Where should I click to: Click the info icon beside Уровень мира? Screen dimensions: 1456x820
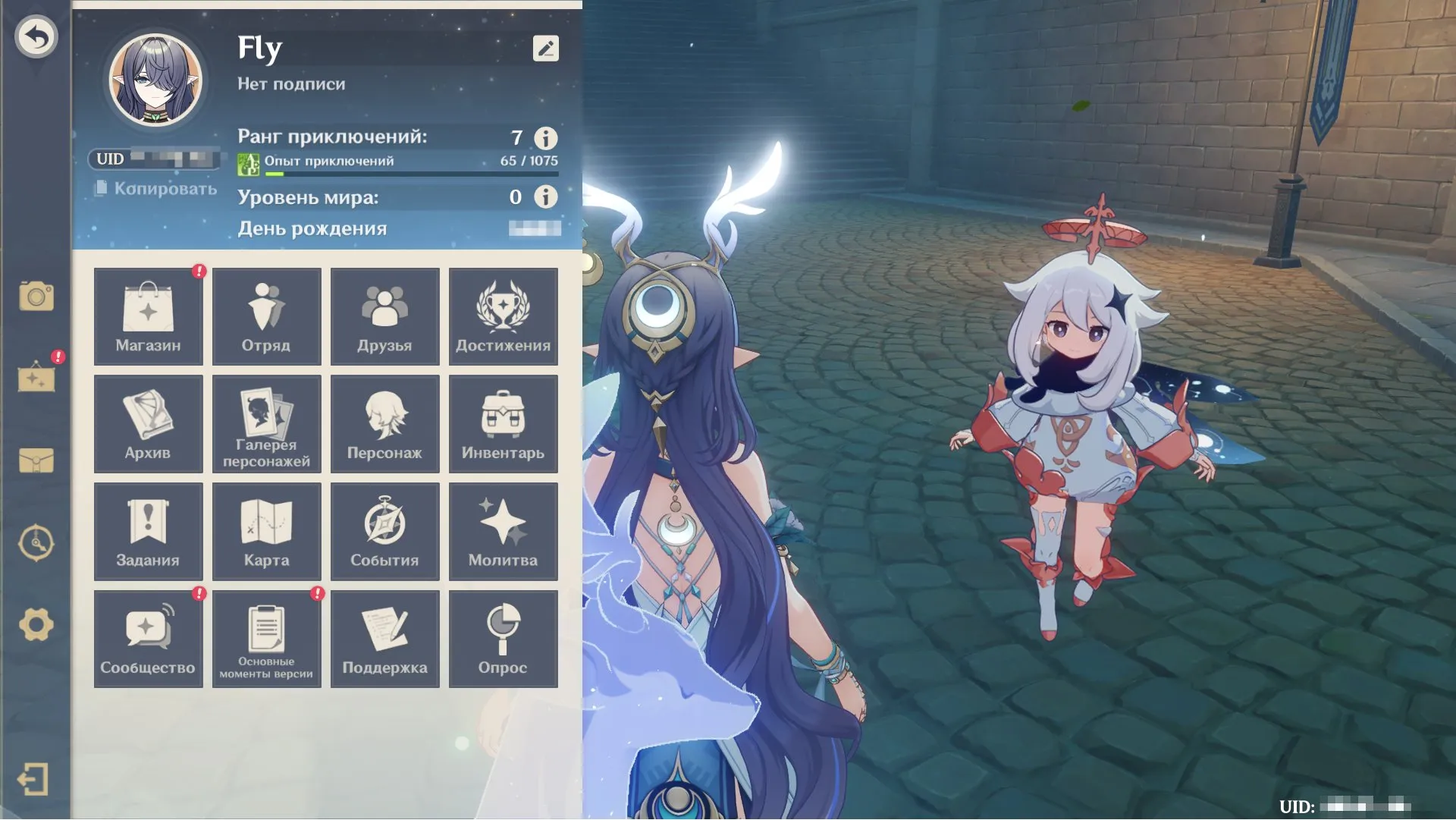click(544, 198)
